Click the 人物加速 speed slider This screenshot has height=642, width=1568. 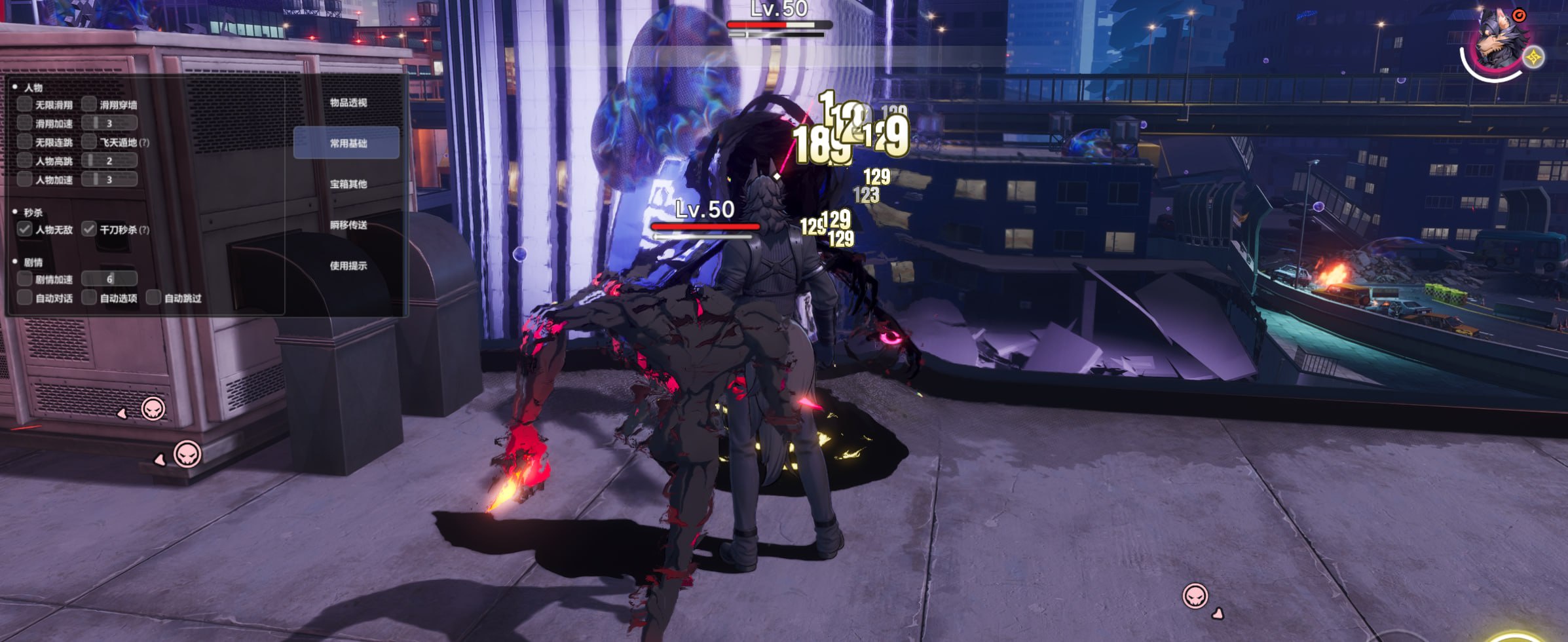pos(109,179)
